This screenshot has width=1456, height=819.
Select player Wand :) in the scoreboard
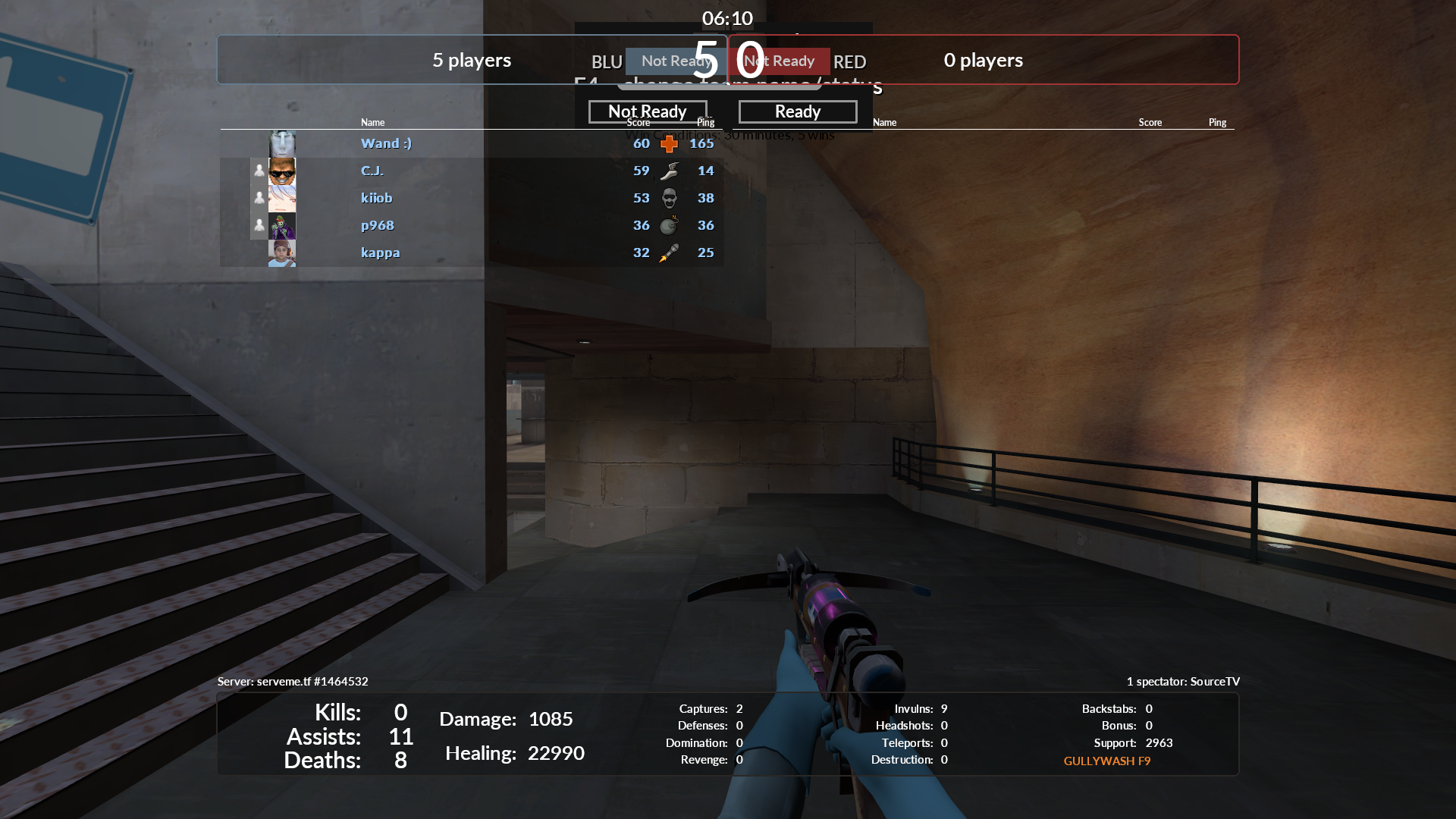point(386,143)
